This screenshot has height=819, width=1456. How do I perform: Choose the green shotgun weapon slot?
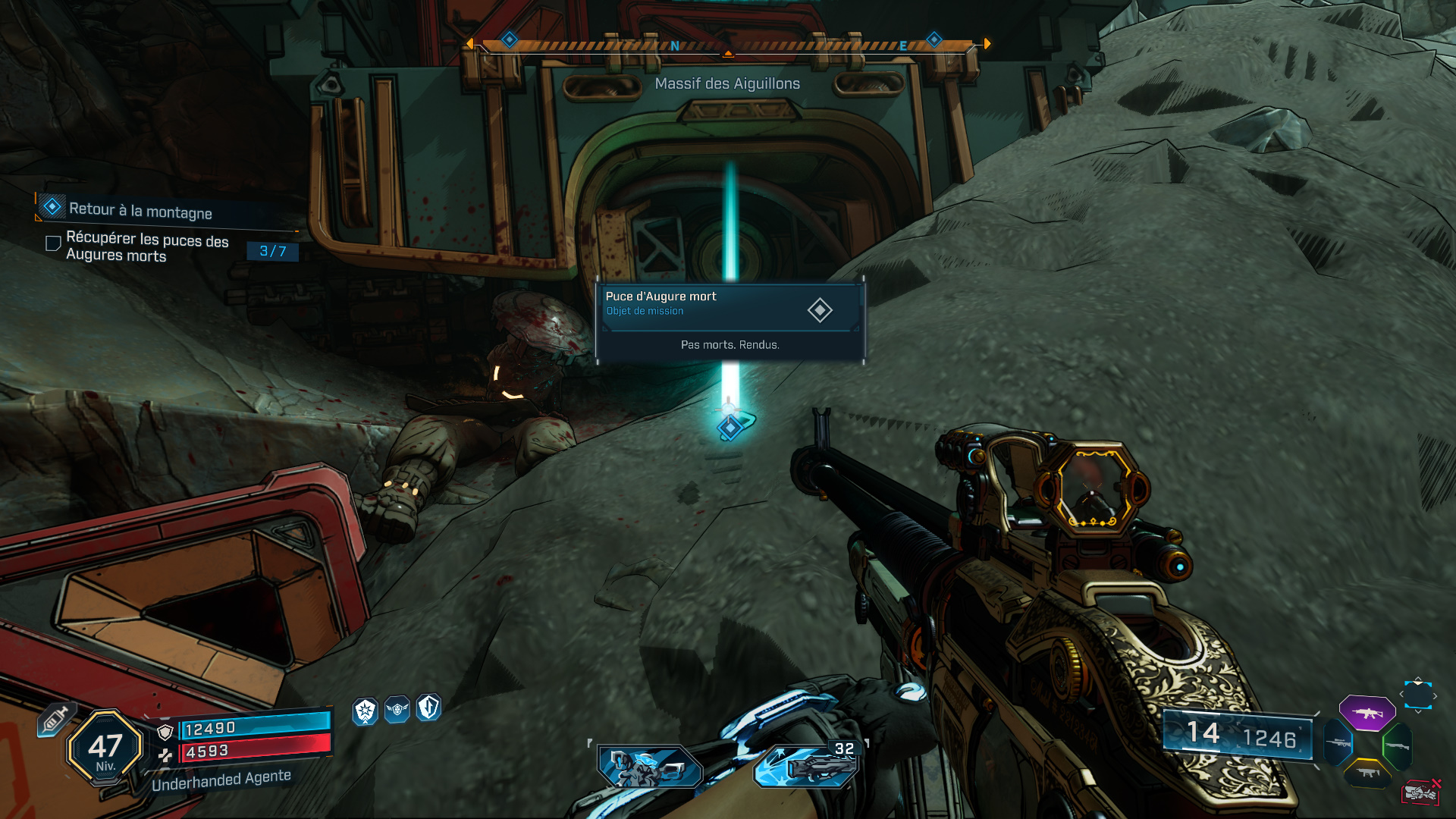pos(1397,746)
